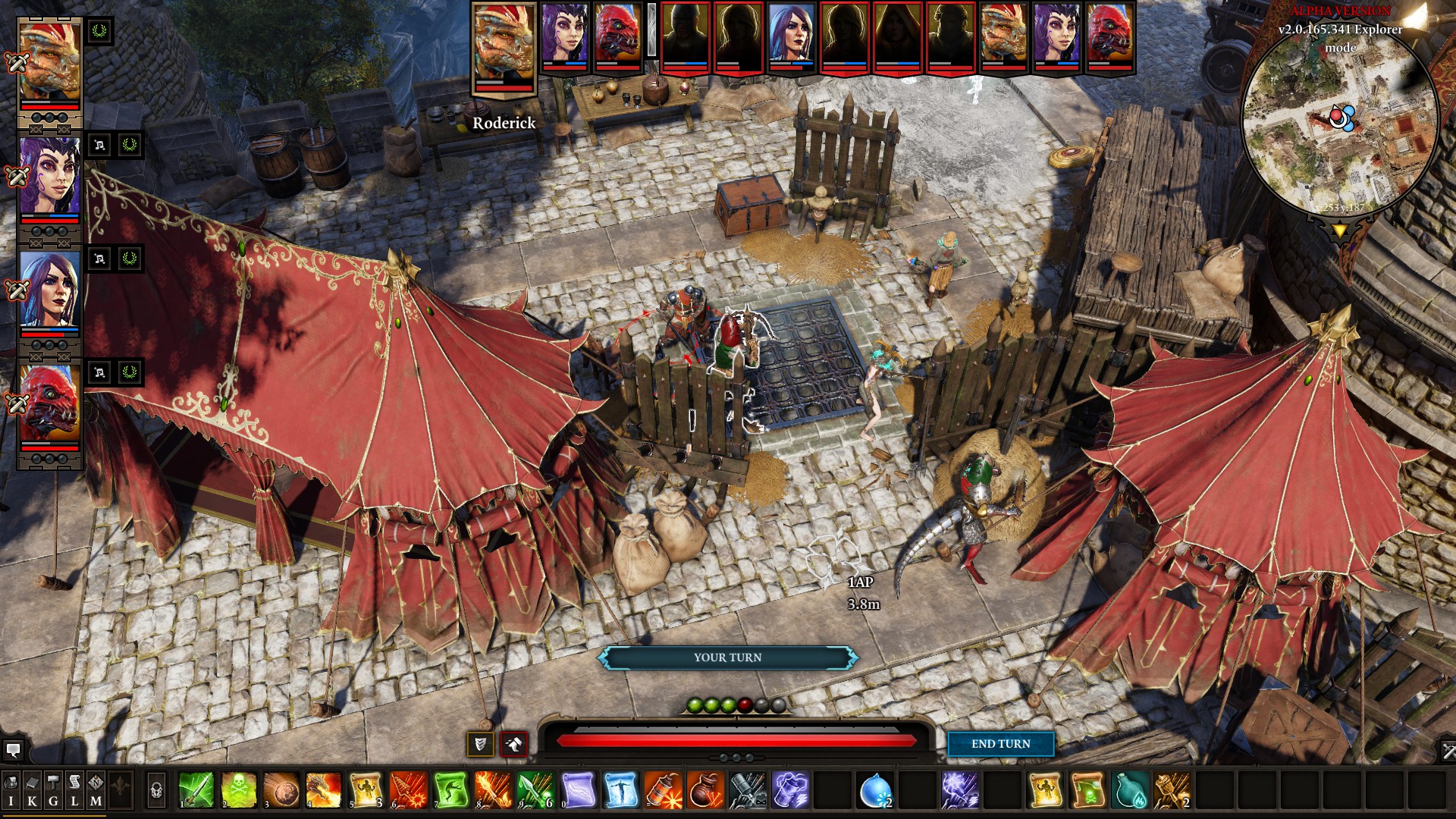Click the shield icon left of the health bar
This screenshot has height=819, width=1456.
coord(480,745)
